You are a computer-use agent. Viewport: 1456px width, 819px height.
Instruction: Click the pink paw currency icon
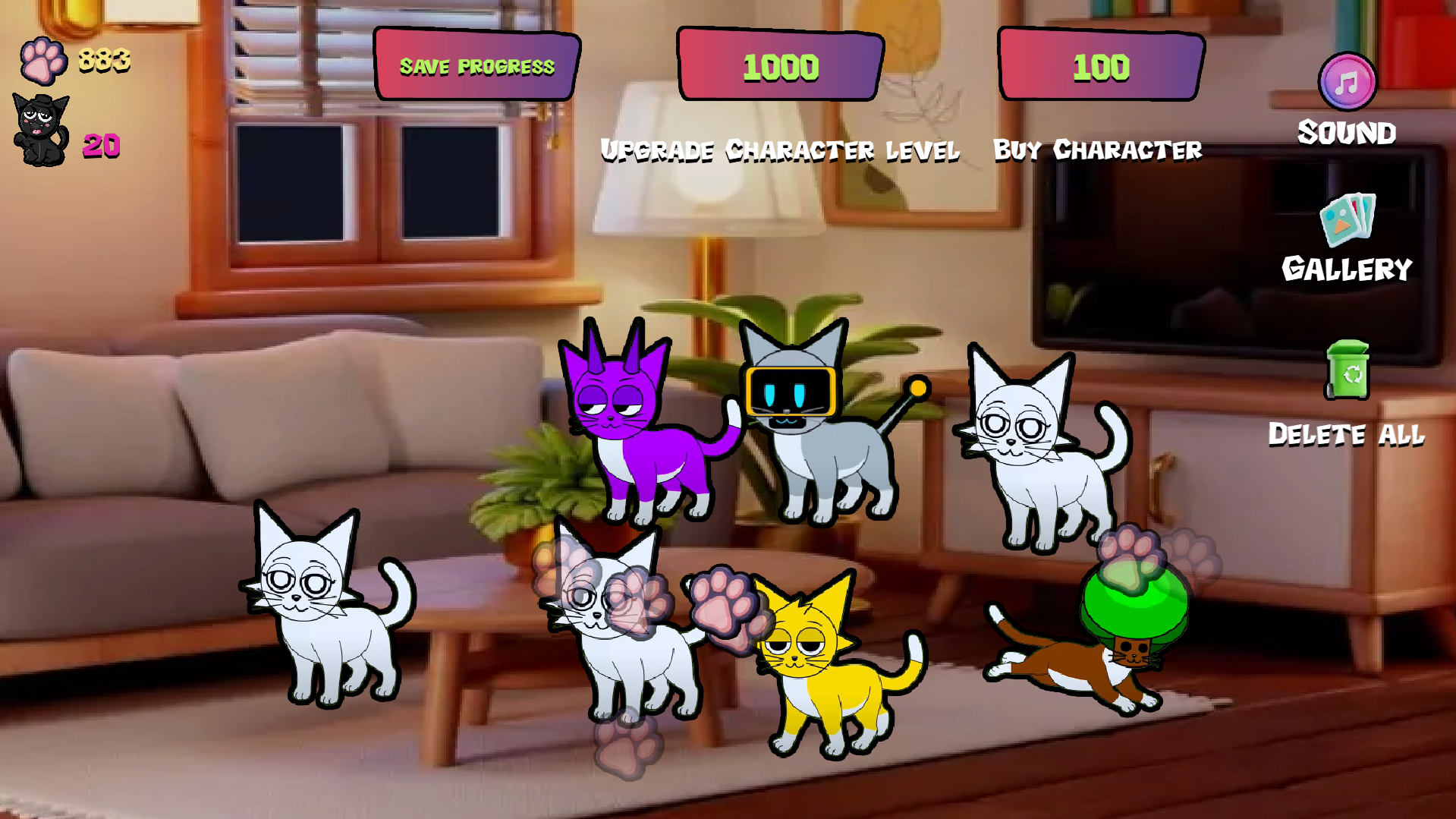click(42, 61)
